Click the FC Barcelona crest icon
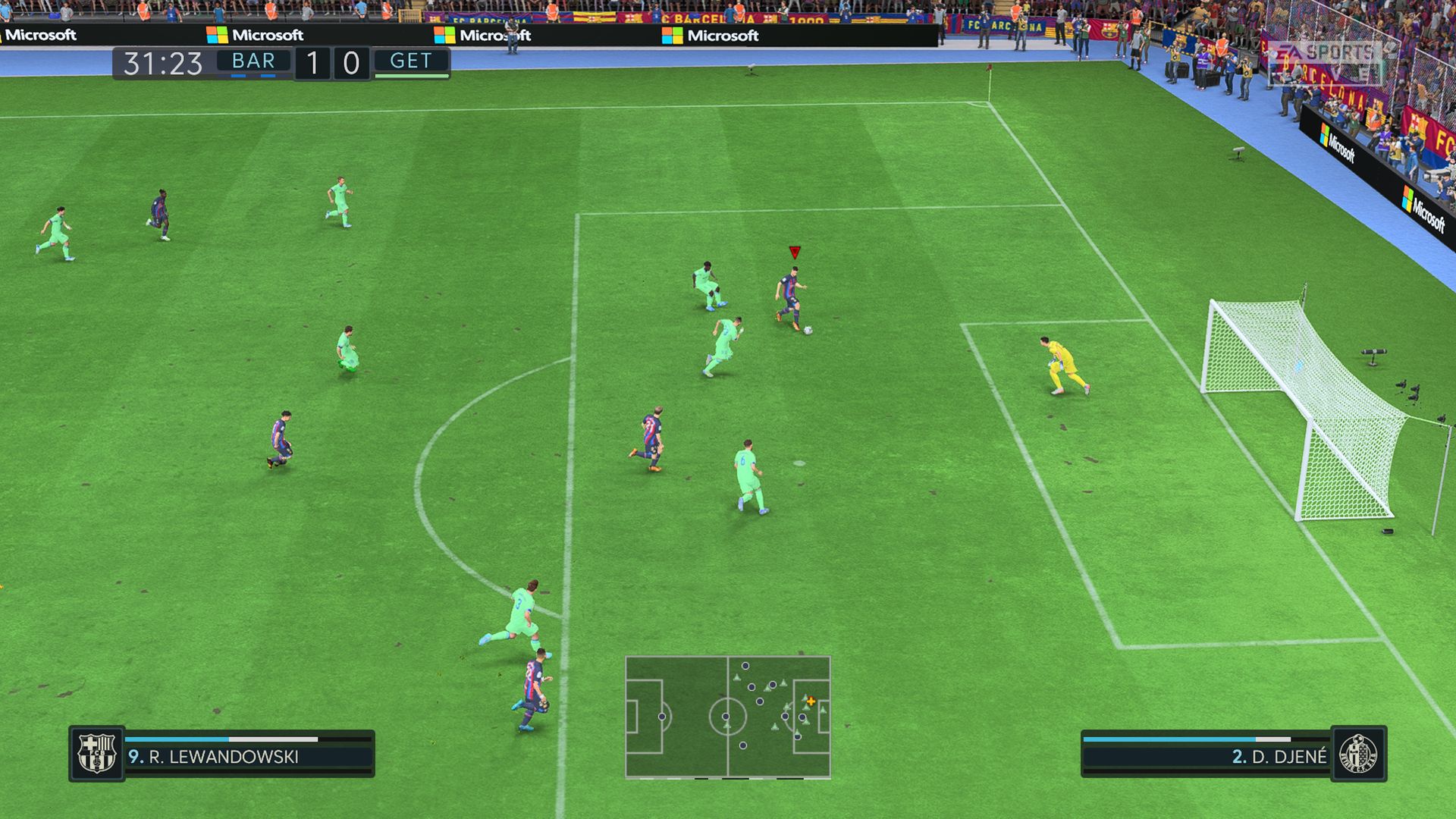The height and width of the screenshot is (819, 1456). pyautogui.click(x=97, y=753)
